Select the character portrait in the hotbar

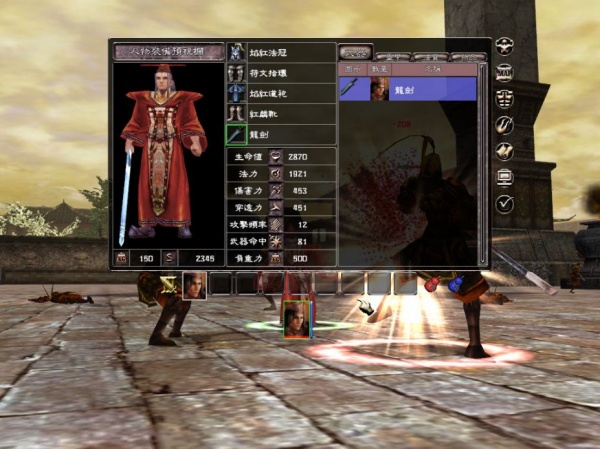[194, 284]
